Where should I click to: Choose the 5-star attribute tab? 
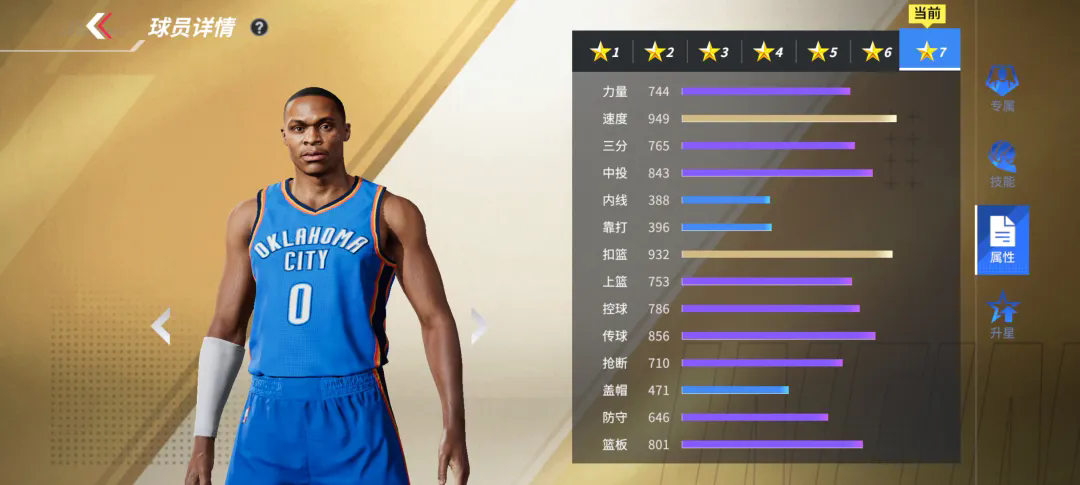[822, 52]
